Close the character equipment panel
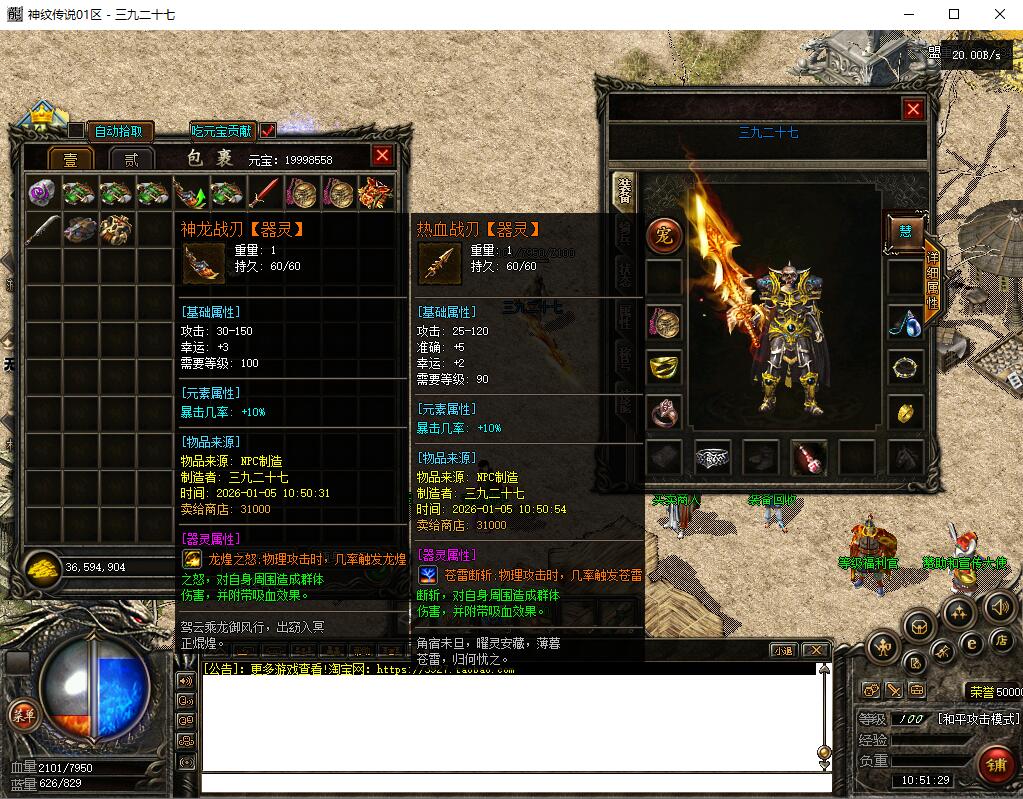The height and width of the screenshot is (799, 1023). pos(913,110)
